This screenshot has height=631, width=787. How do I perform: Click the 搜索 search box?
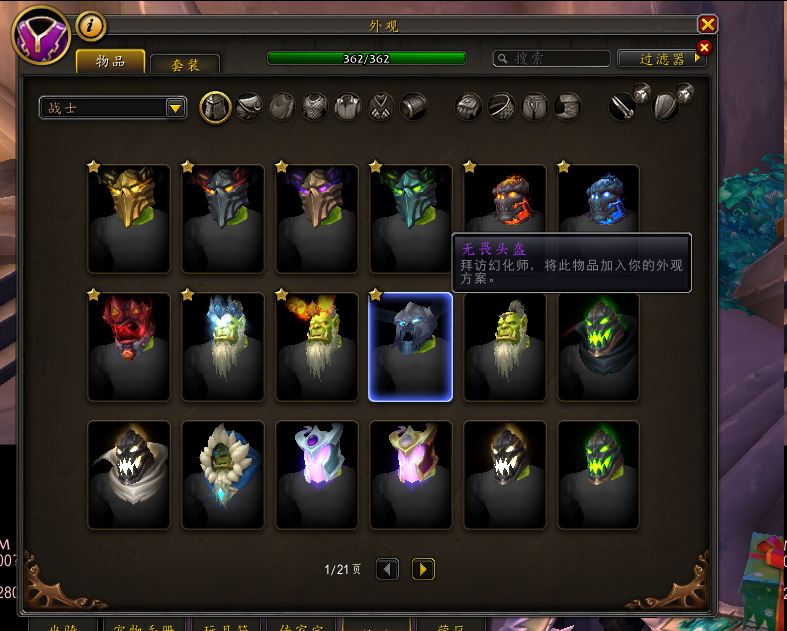(551, 59)
